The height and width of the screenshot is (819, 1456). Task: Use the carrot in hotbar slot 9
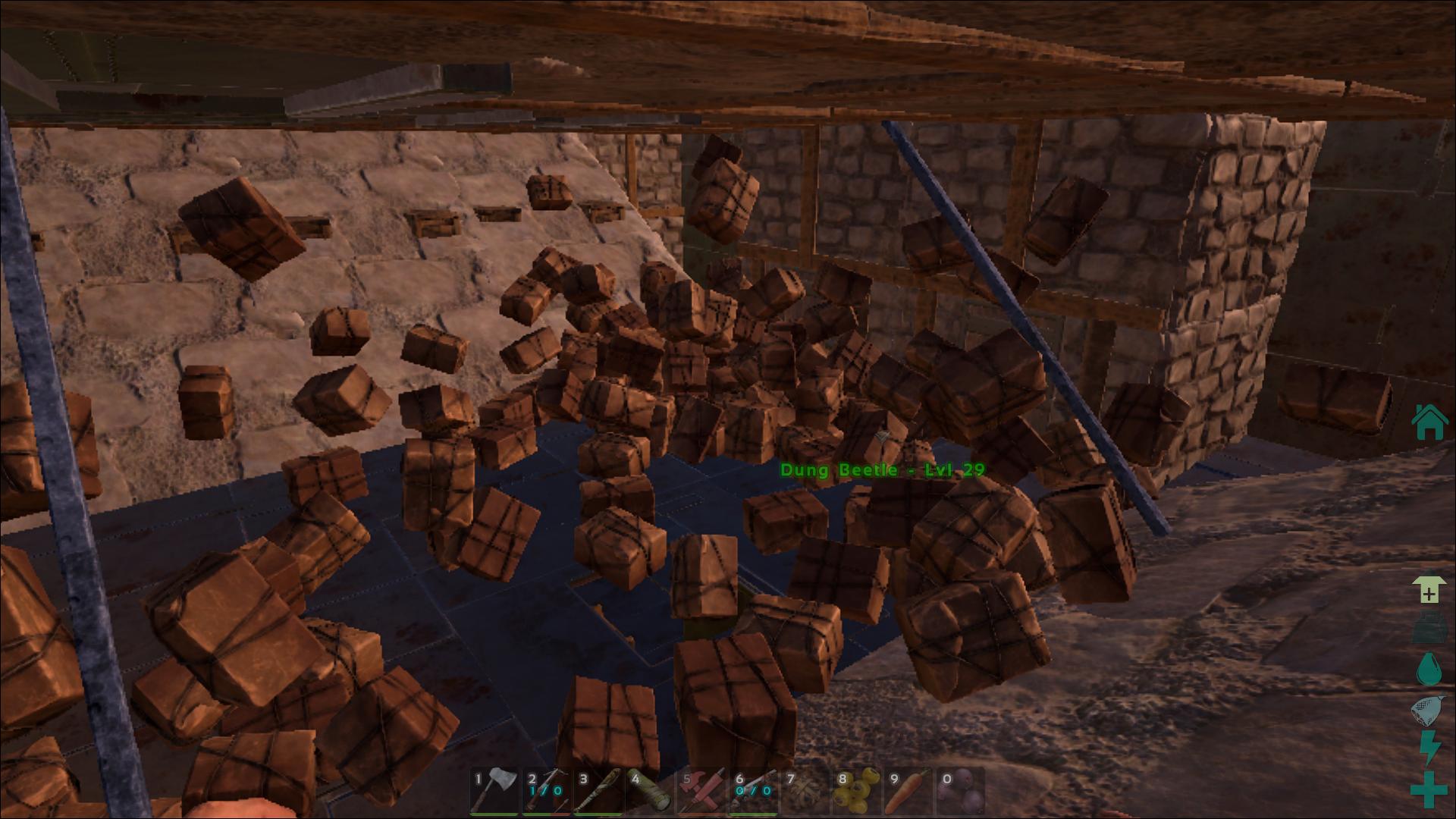[908, 790]
